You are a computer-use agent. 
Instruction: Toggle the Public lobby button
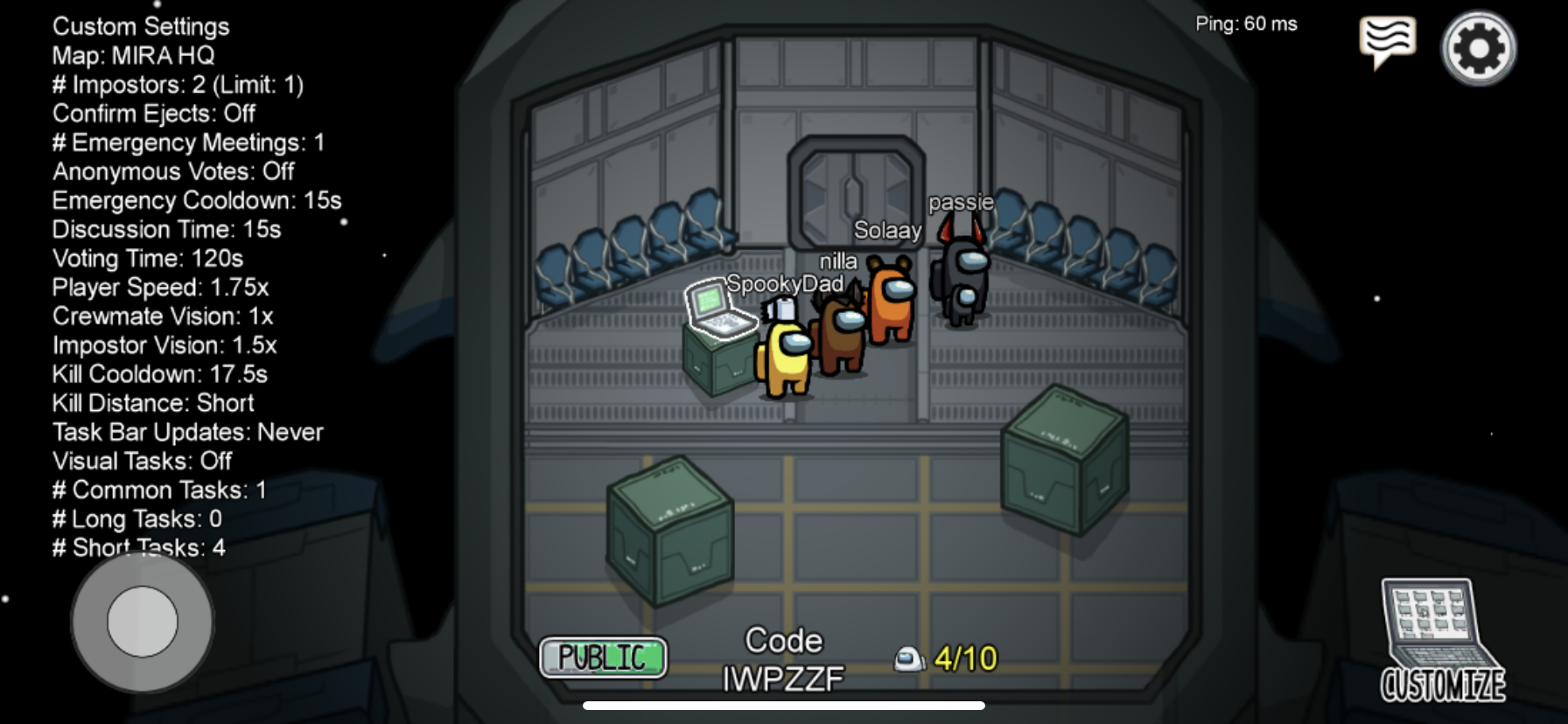click(603, 658)
